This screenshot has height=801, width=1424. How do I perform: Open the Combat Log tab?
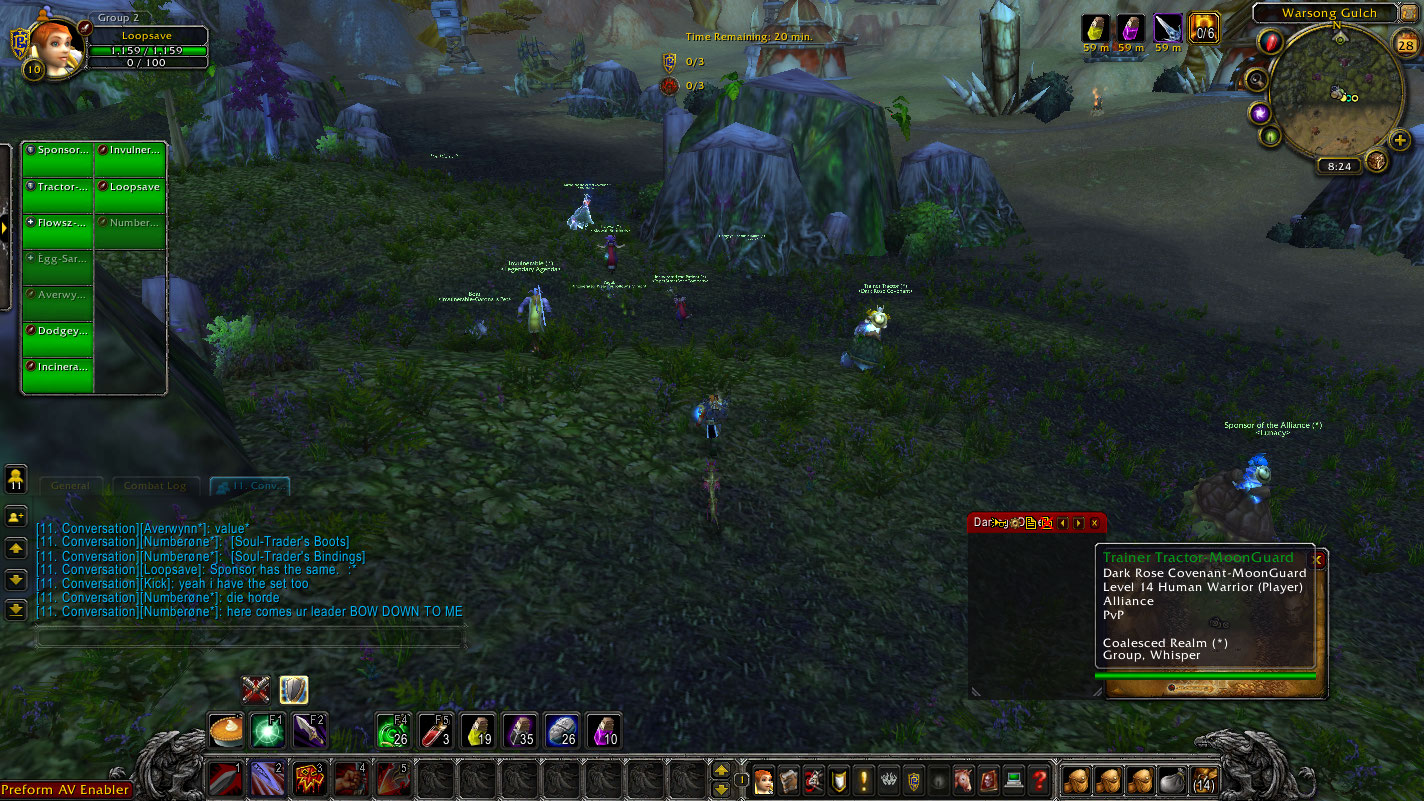(155, 486)
